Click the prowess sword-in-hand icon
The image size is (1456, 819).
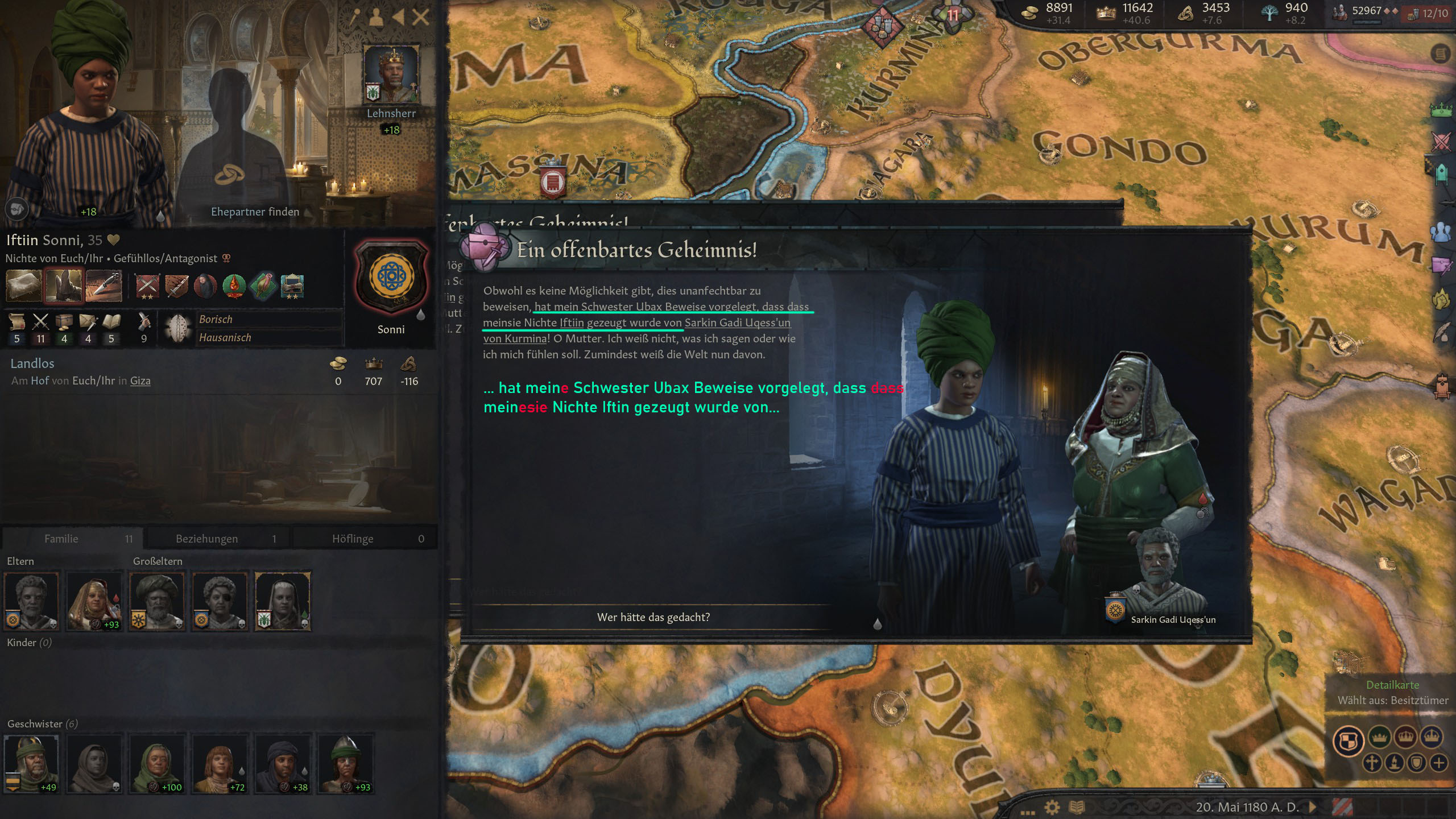144,322
